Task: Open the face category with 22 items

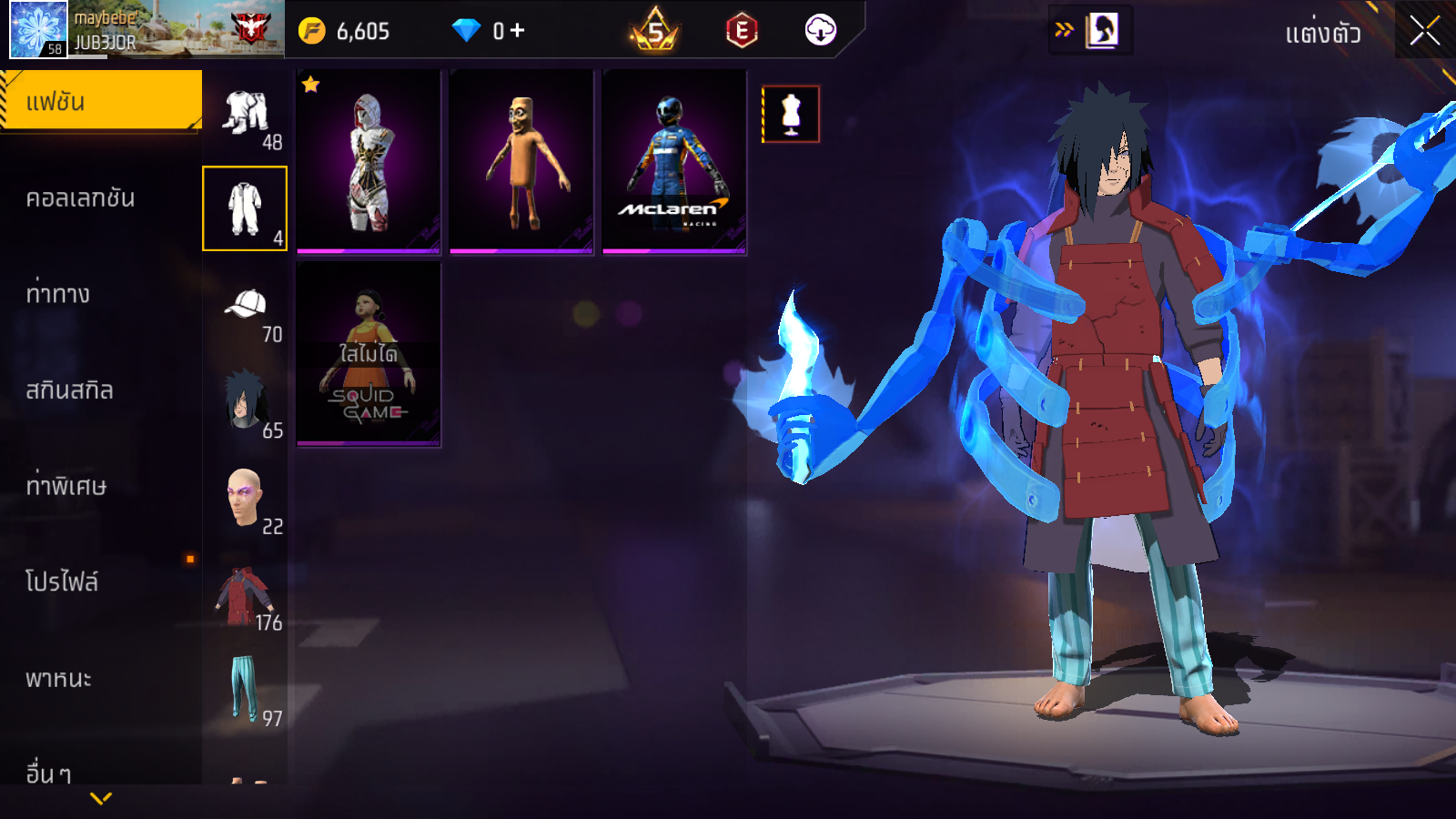Action: (246, 499)
